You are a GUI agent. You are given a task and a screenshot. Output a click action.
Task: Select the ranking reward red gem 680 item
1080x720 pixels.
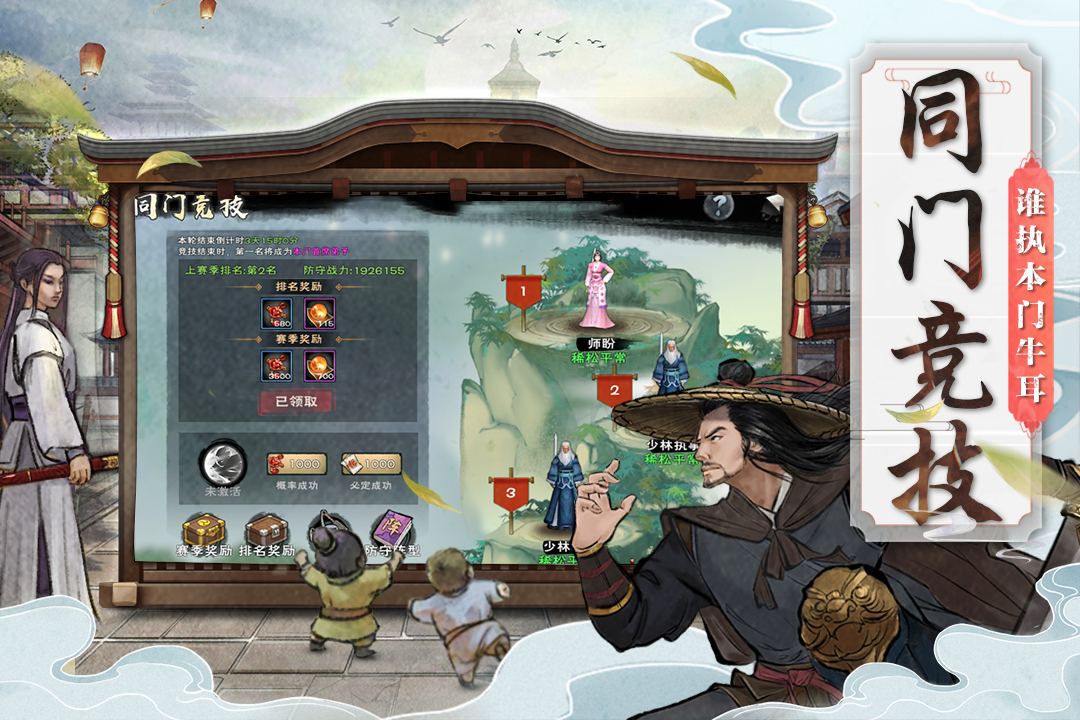(276, 313)
